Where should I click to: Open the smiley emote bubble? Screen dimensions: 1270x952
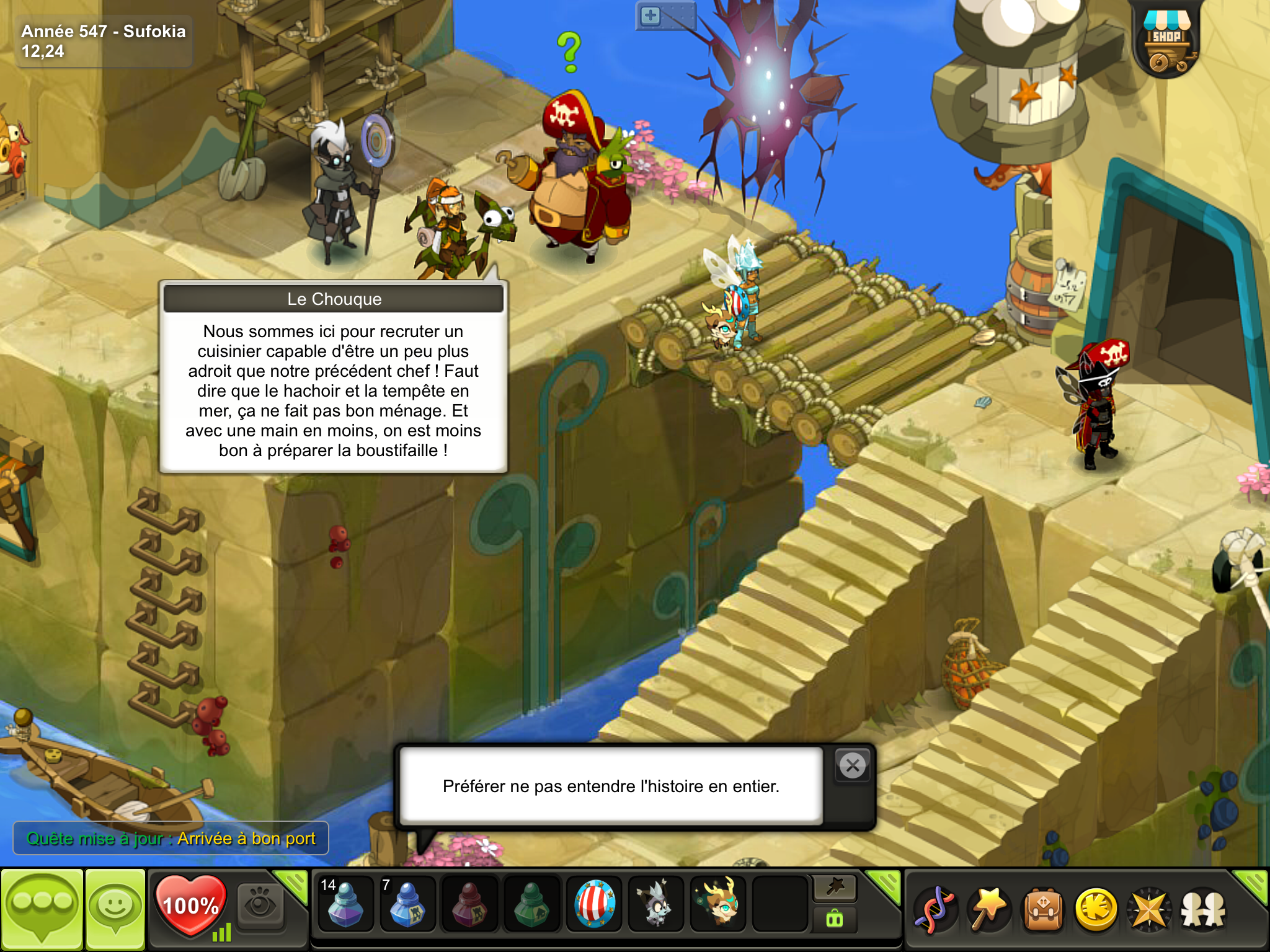pyautogui.click(x=115, y=909)
